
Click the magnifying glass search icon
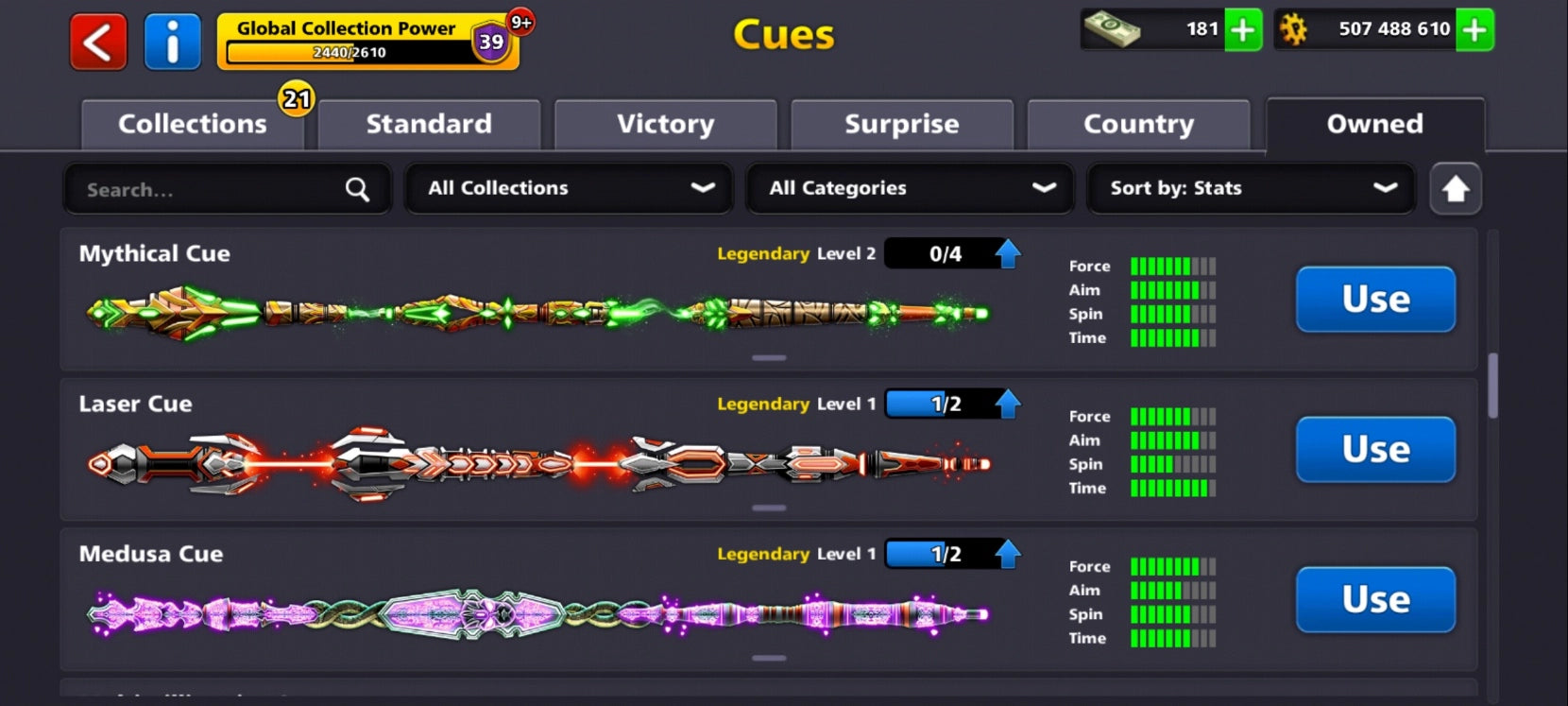356,189
